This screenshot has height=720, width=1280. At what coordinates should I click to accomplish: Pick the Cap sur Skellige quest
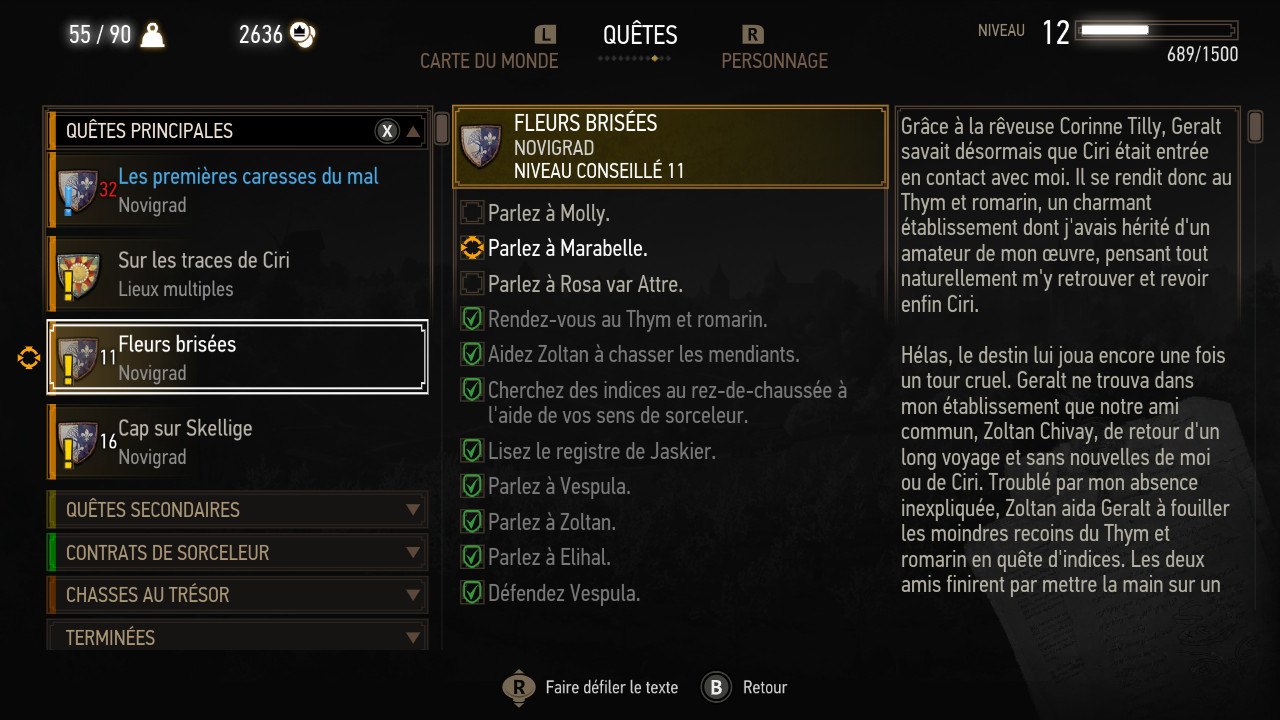pyautogui.click(x=238, y=442)
